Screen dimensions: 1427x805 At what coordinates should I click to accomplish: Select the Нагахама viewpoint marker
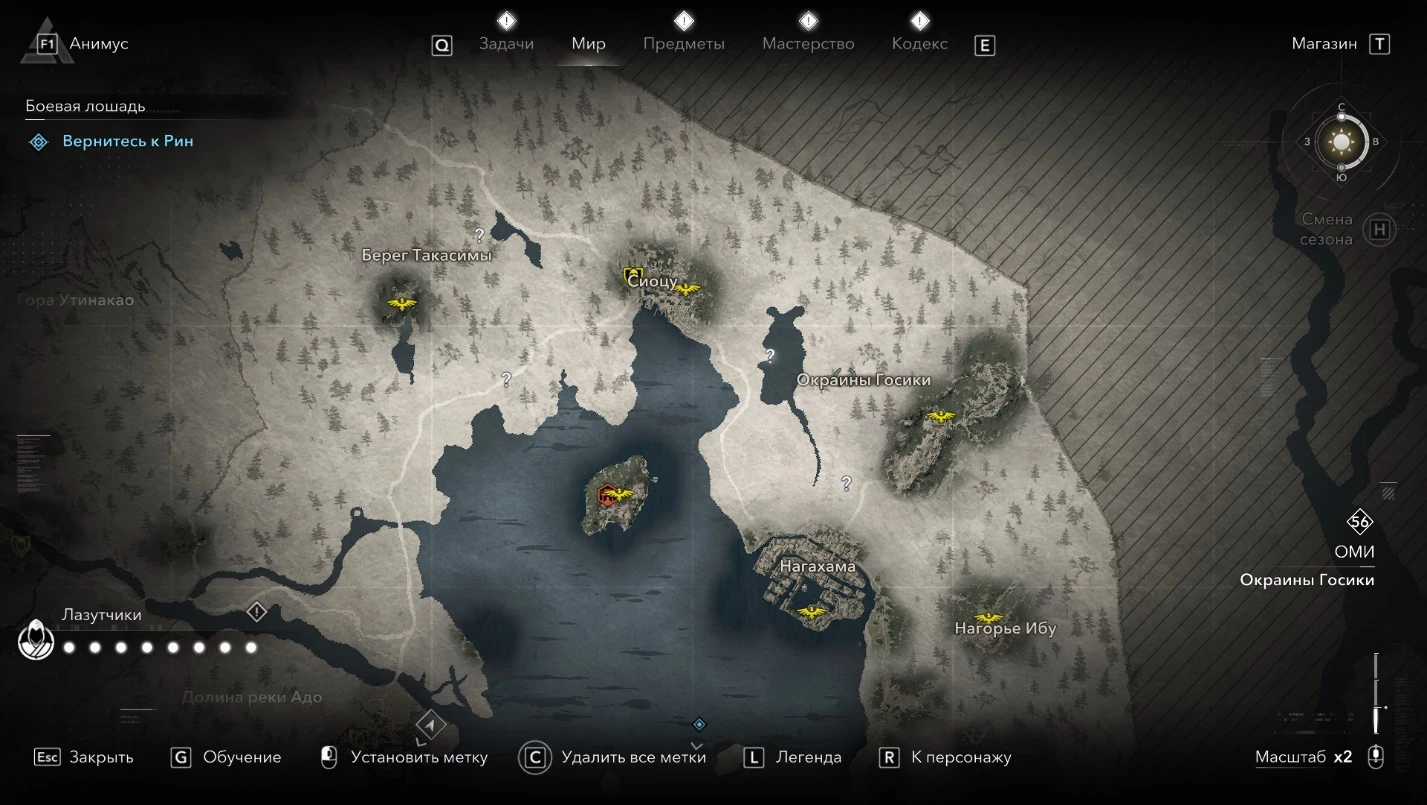tap(812, 611)
